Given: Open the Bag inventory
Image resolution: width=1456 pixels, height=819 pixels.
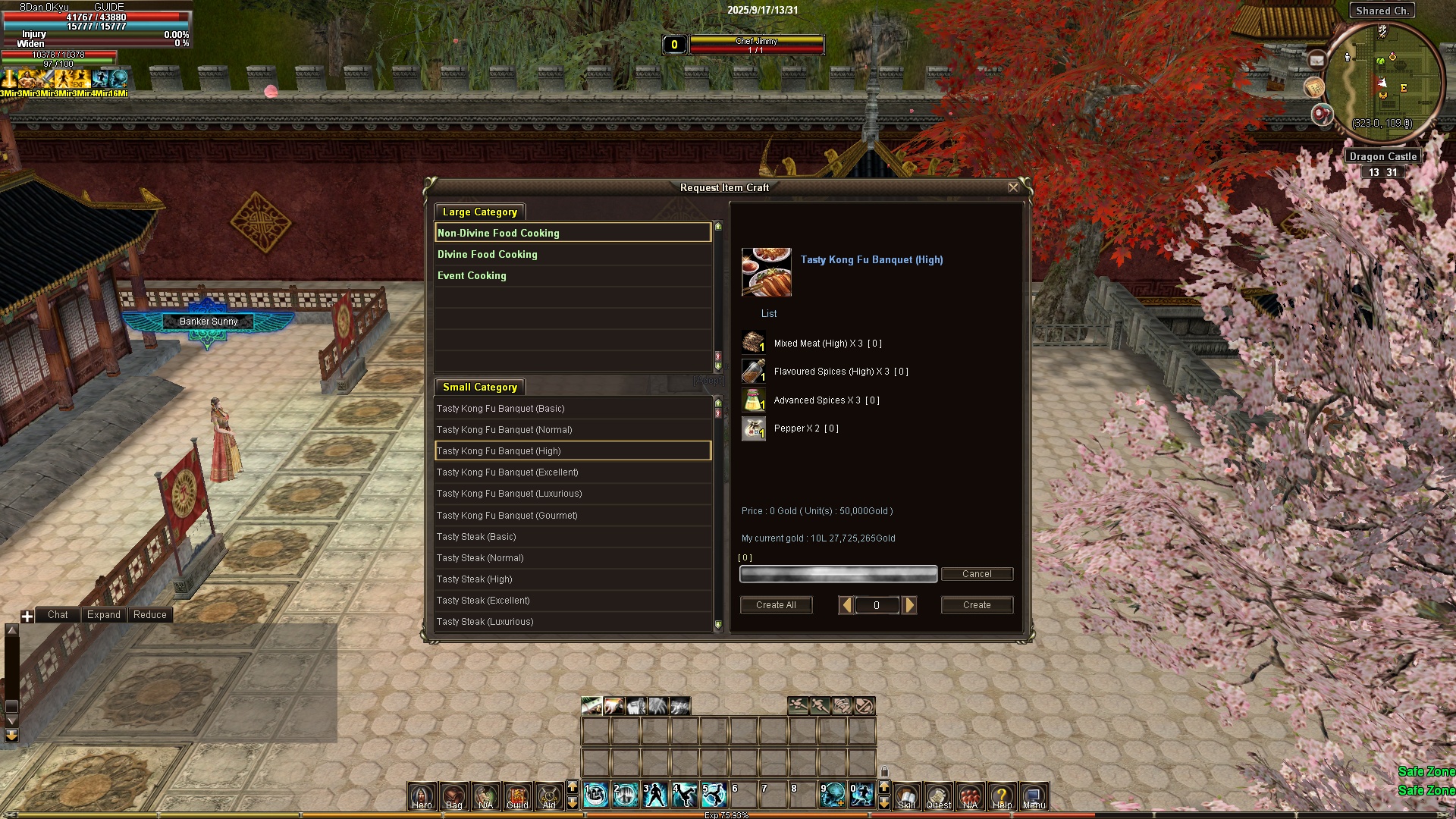Looking at the screenshot, I should pos(453,796).
